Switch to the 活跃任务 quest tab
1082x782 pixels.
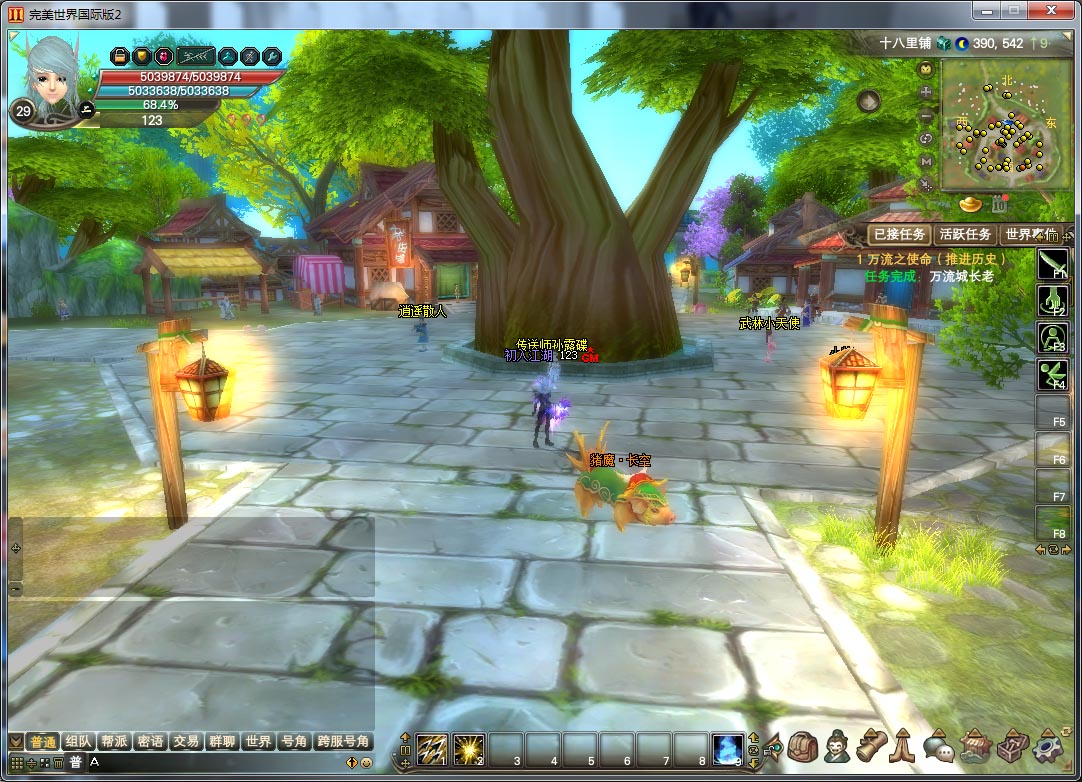tap(965, 234)
